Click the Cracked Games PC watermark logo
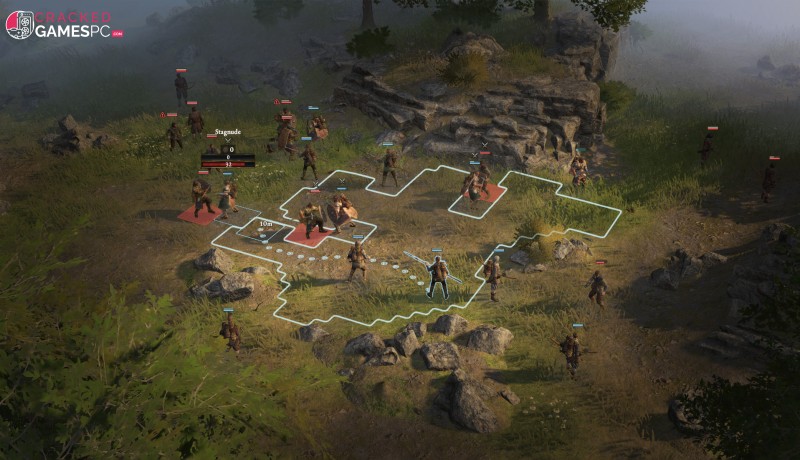This screenshot has width=800, height=460. 62,25
